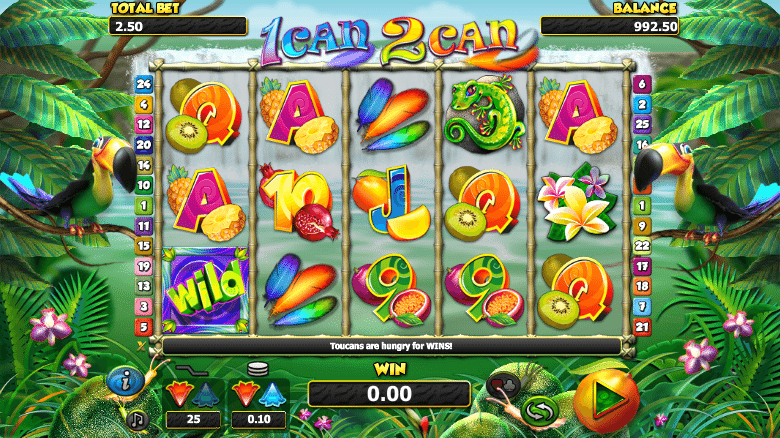Select payline marker 6
The height and width of the screenshot is (438, 780).
tap(641, 84)
